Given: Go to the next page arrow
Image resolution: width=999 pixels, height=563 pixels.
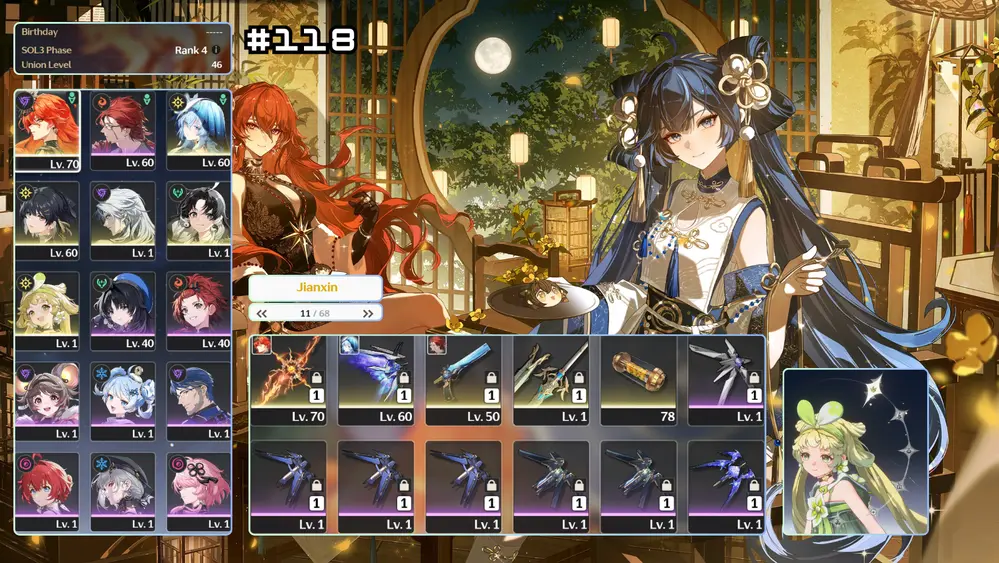Looking at the screenshot, I should pyautogui.click(x=368, y=314).
